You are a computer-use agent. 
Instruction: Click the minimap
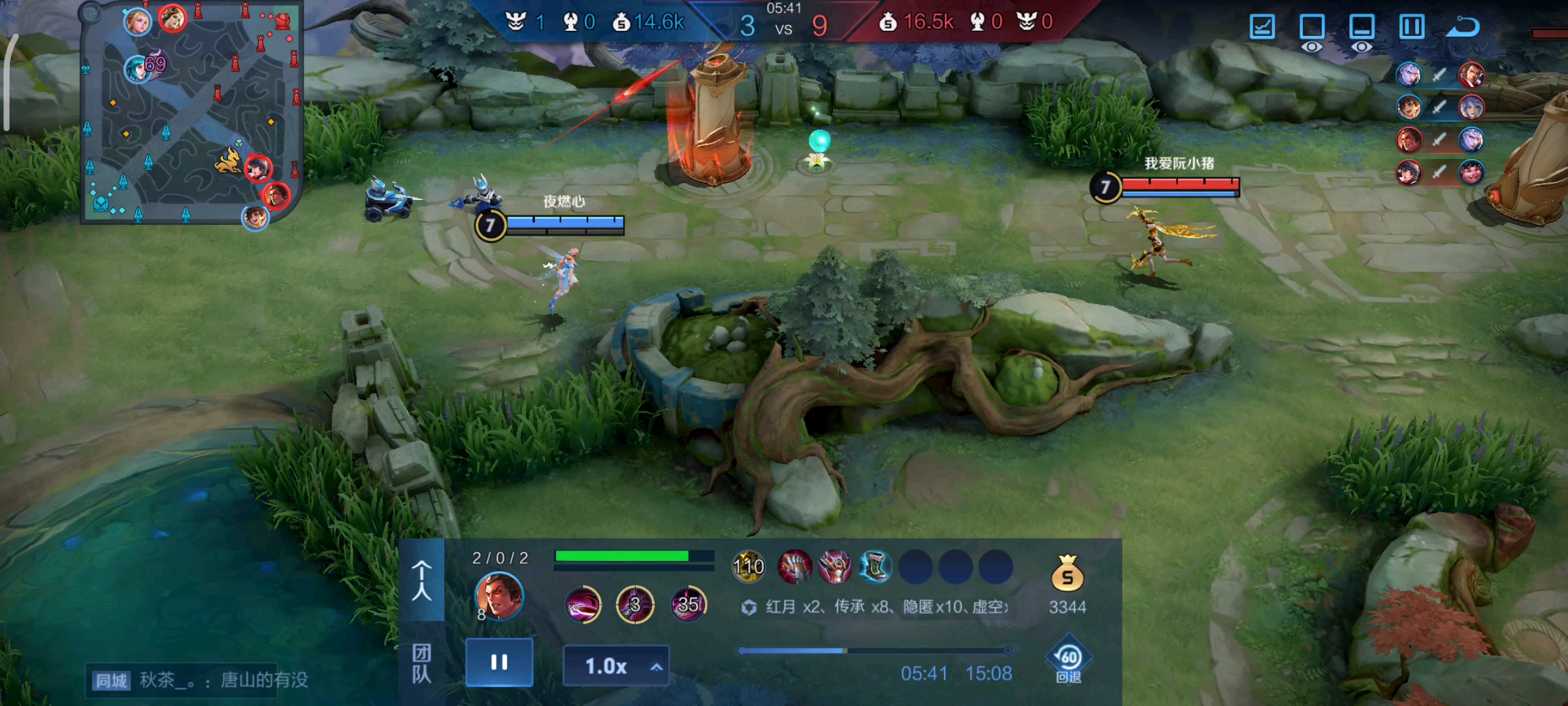191,112
